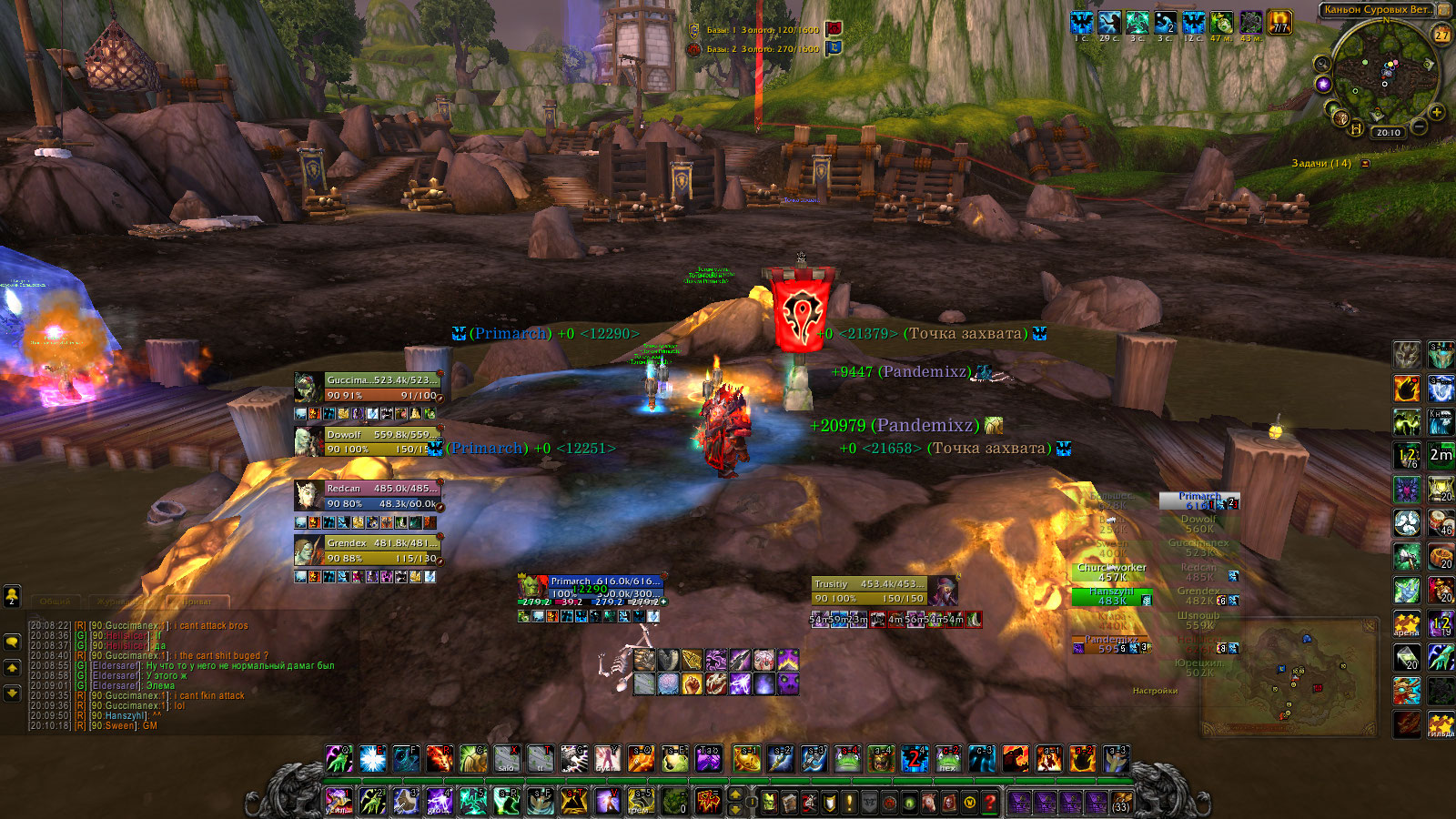Open the minimap tracking magnifier button
Image resolution: width=1456 pixels, height=819 pixels.
tap(1322, 64)
